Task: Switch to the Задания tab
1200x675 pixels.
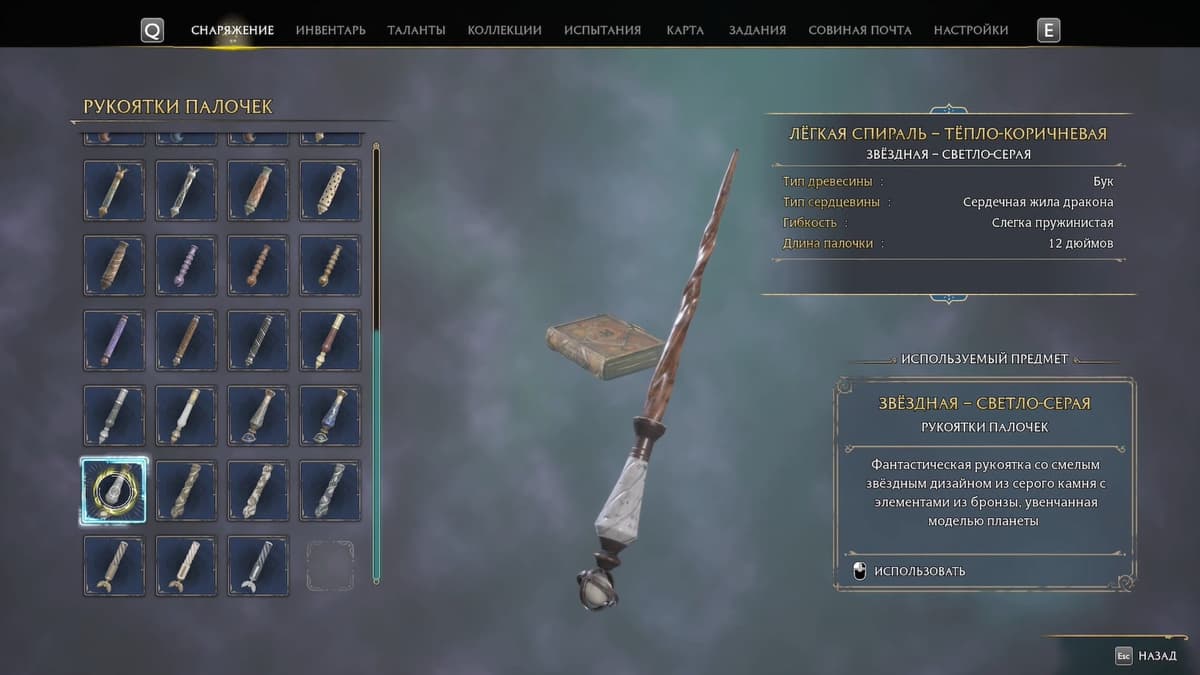Action: point(757,30)
